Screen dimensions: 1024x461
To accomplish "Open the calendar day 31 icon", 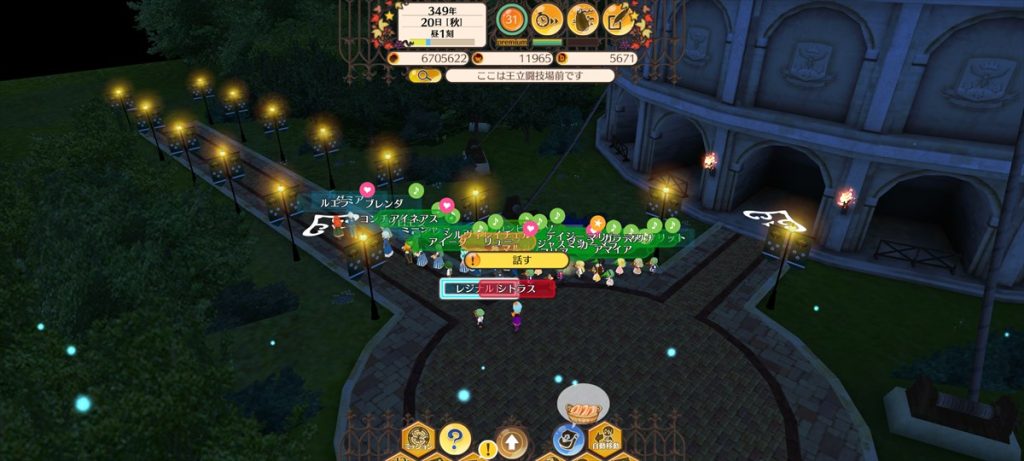I will click(512, 19).
